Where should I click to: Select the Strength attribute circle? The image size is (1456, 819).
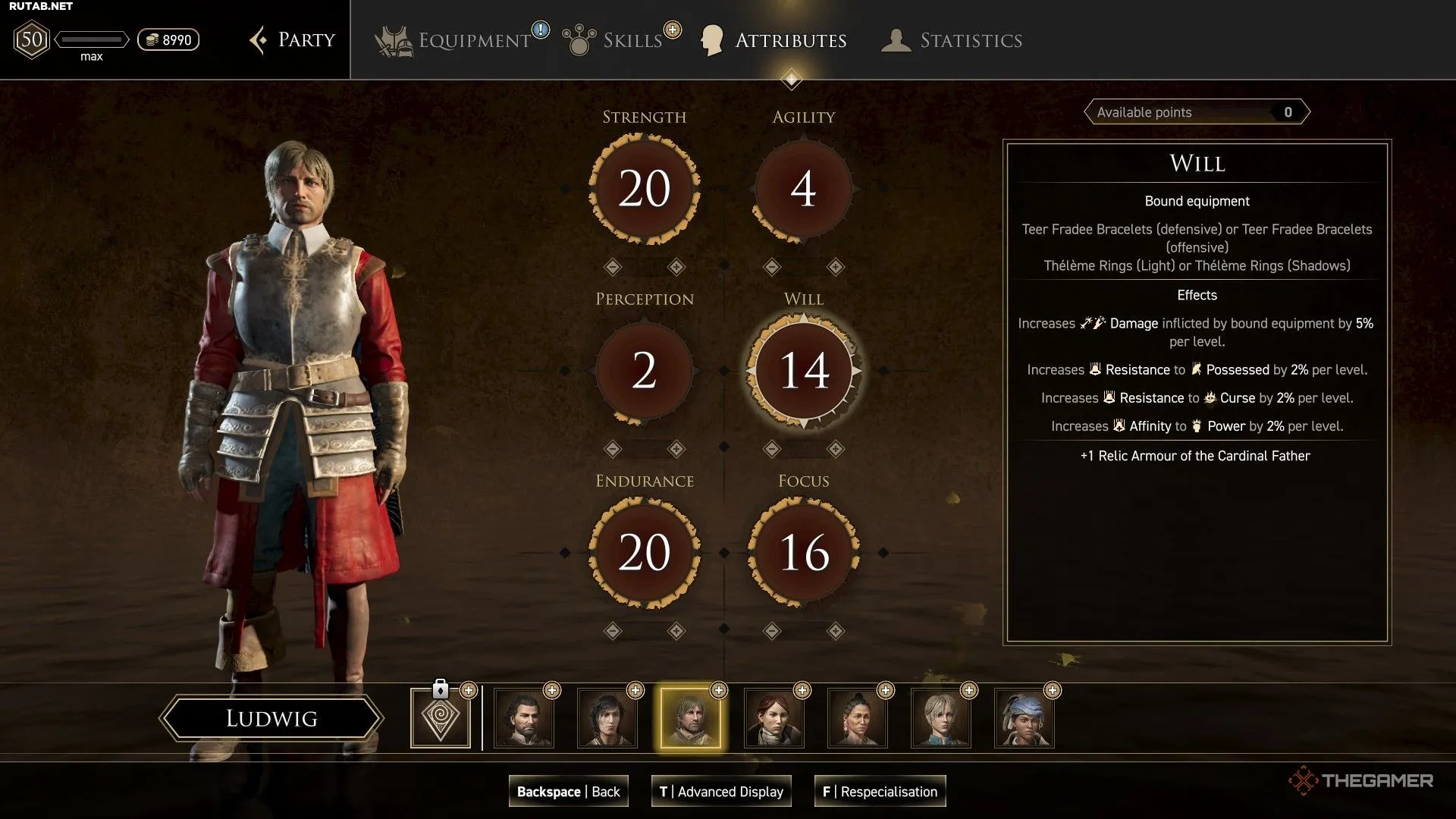(x=645, y=189)
